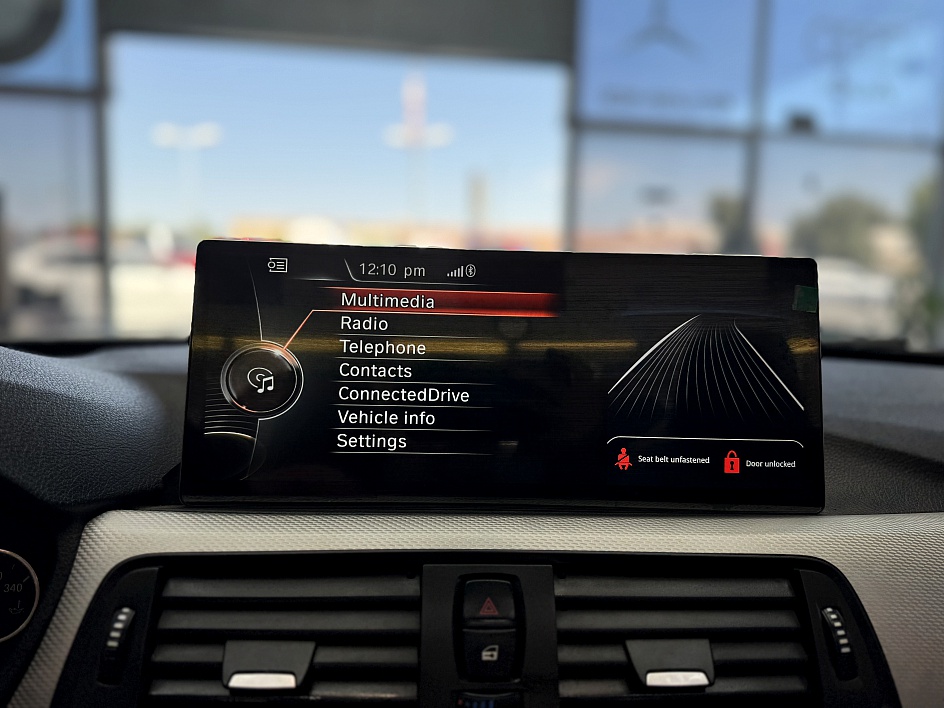Choose the Telephone menu option
This screenshot has height=708, width=944.
[x=382, y=348]
